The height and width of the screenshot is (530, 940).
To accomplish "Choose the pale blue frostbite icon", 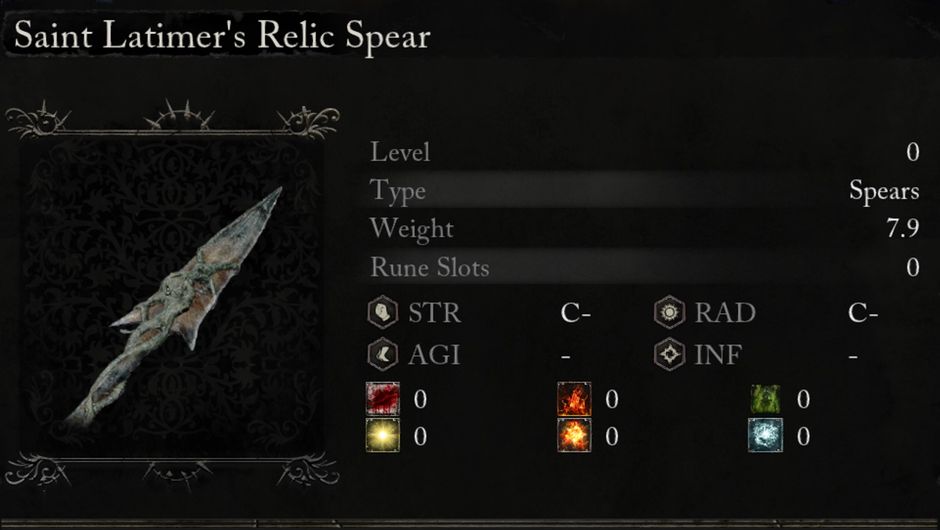I will point(765,436).
